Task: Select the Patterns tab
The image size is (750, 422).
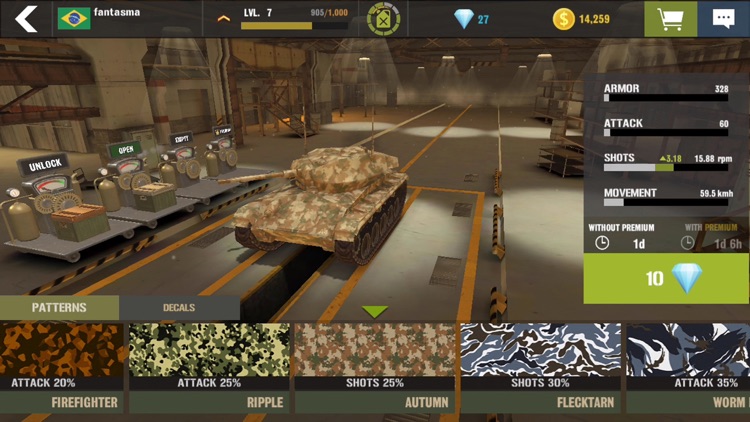Action: point(59,308)
